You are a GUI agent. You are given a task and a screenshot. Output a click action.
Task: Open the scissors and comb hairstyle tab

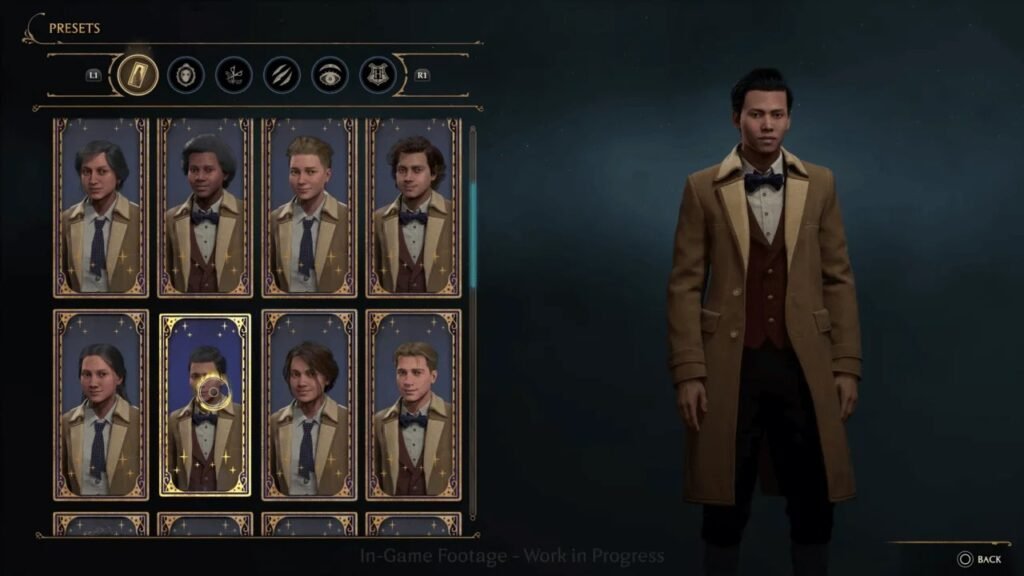234,74
